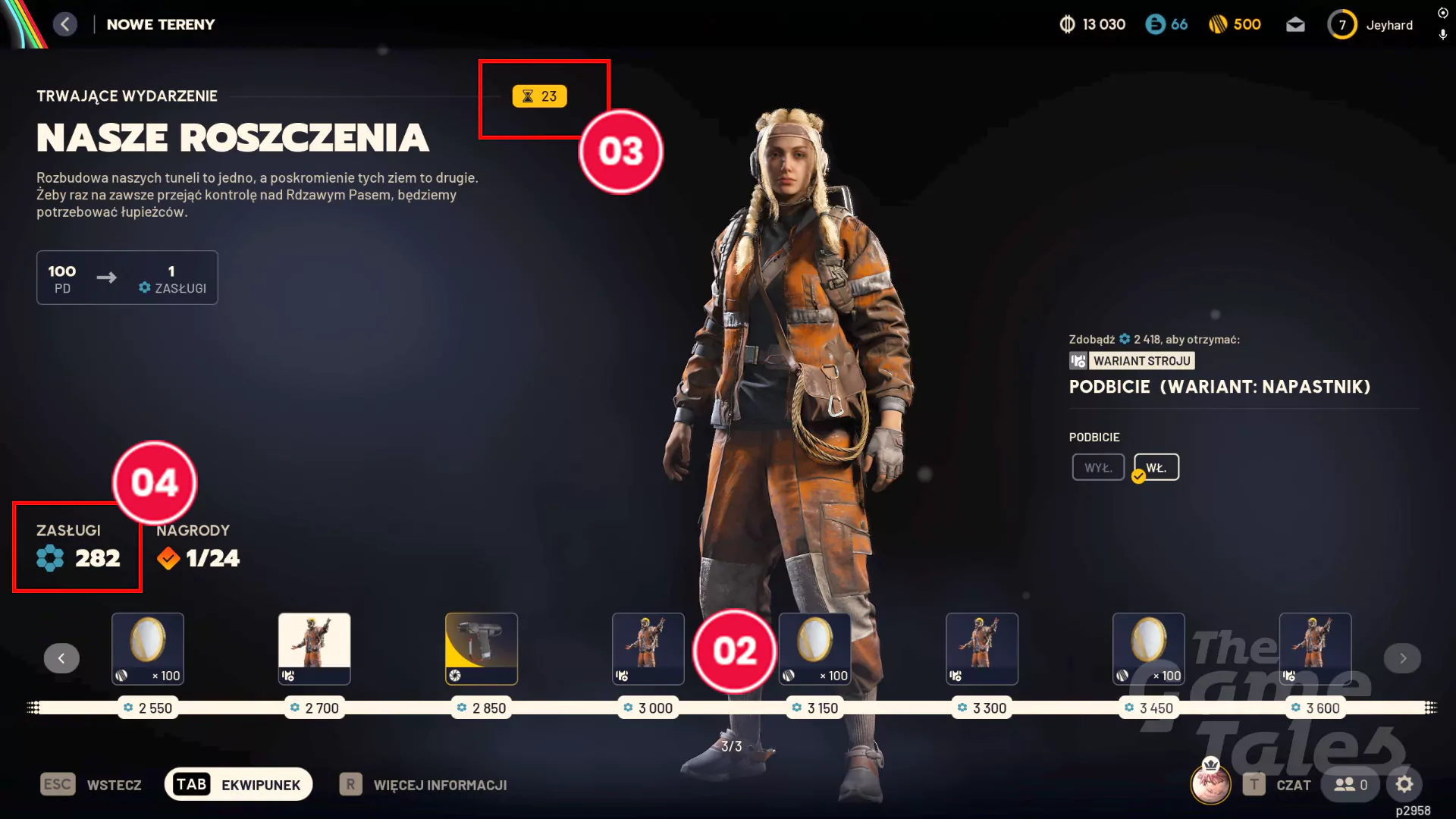Open Jeyhard's level 7 profile icon
This screenshot has height=819, width=1456.
tap(1342, 24)
